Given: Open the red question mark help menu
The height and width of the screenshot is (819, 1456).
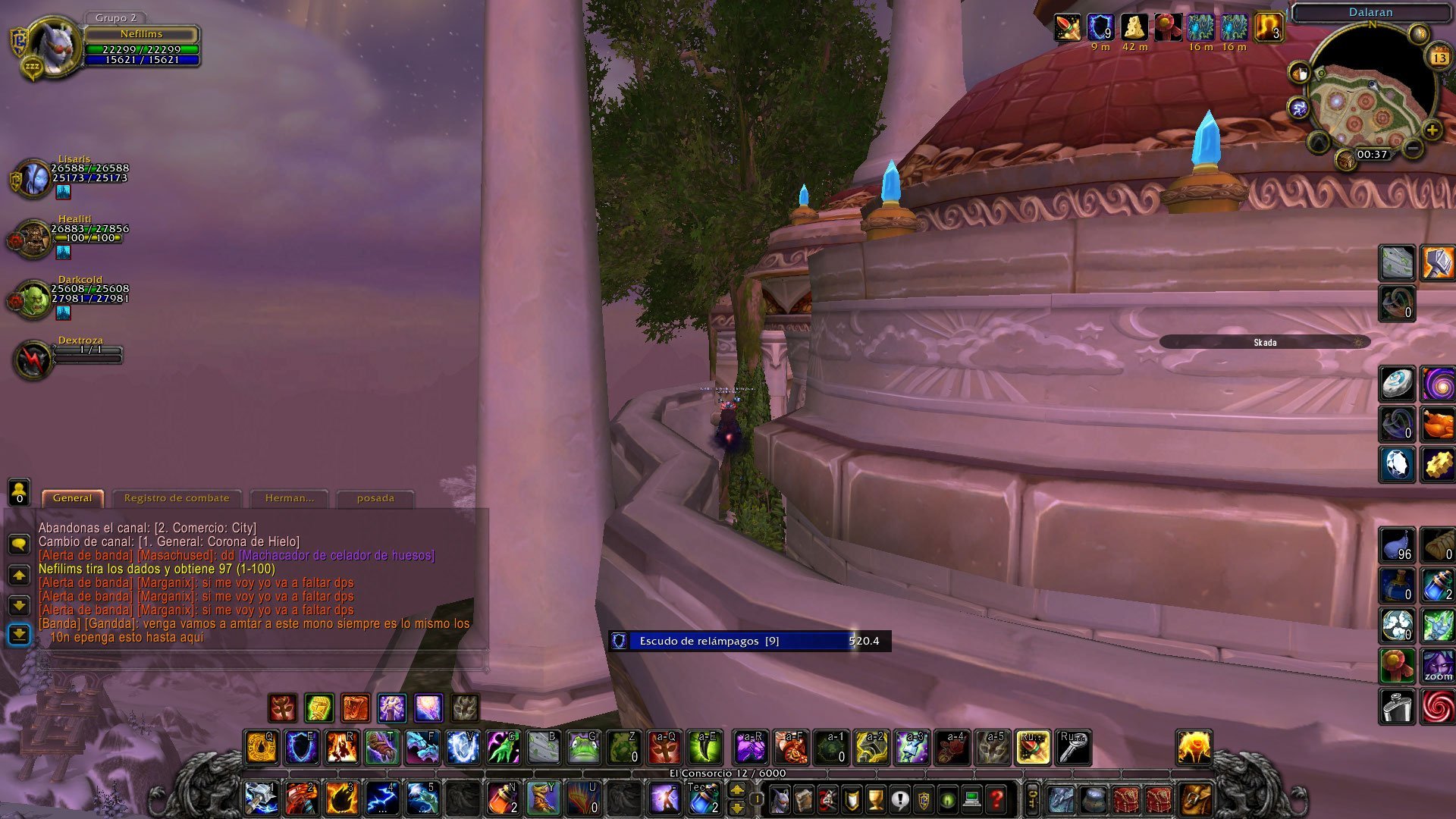Looking at the screenshot, I should pos(997,799).
